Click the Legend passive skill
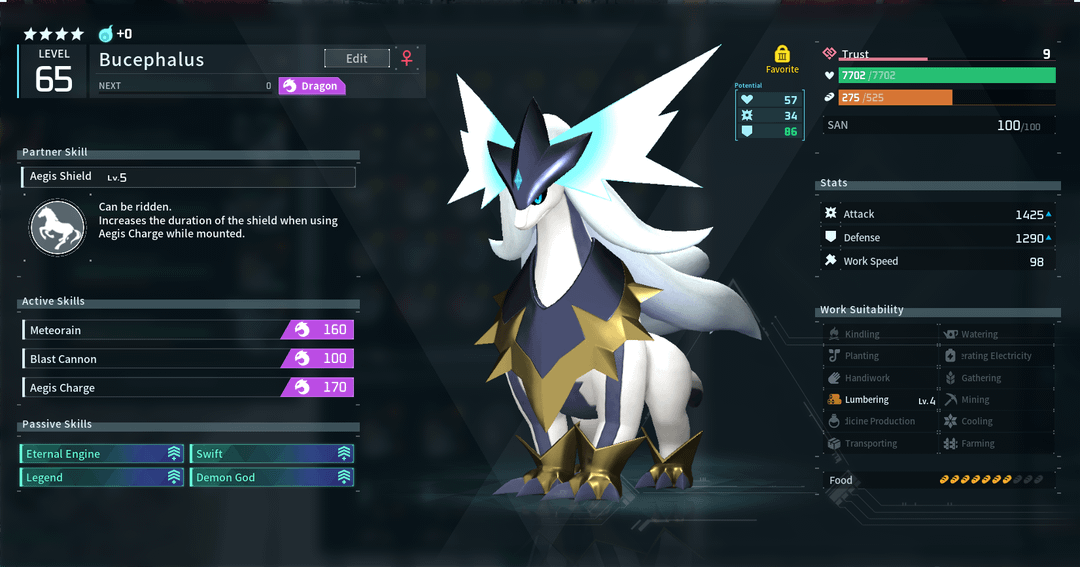Image resolution: width=1080 pixels, height=567 pixels. 103,478
